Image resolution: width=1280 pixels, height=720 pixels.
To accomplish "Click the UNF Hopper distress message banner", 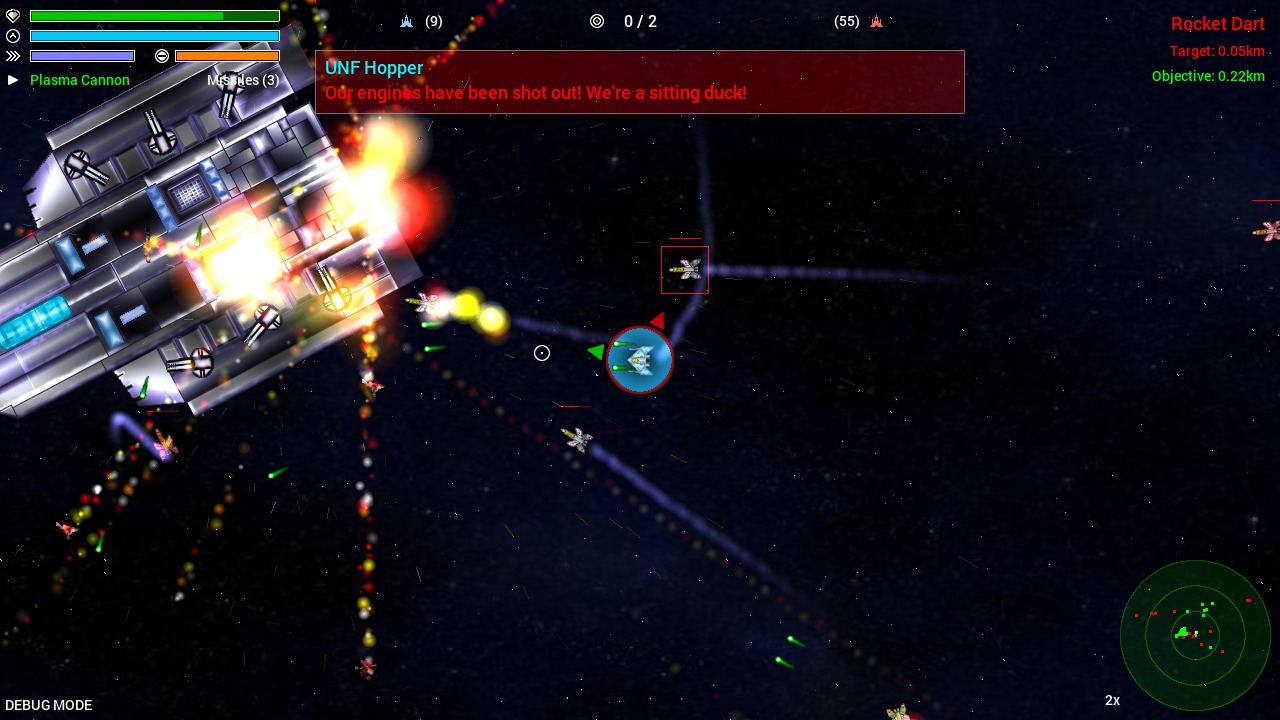I will click(x=640, y=81).
